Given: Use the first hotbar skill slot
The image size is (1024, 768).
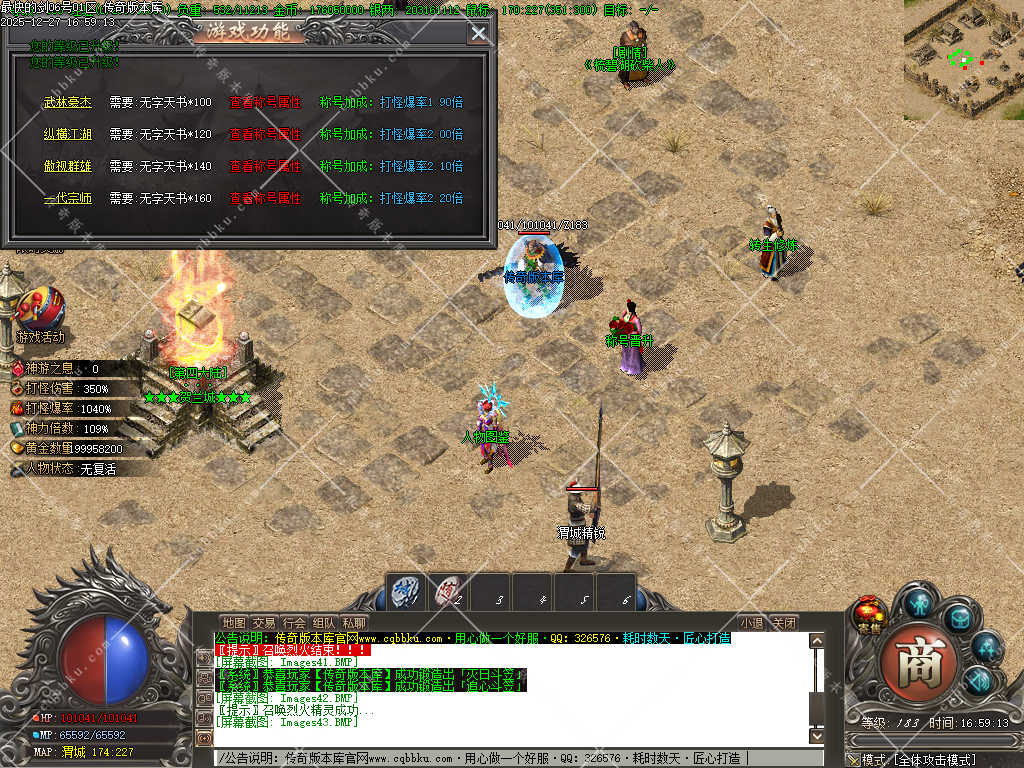Looking at the screenshot, I should tap(405, 592).
